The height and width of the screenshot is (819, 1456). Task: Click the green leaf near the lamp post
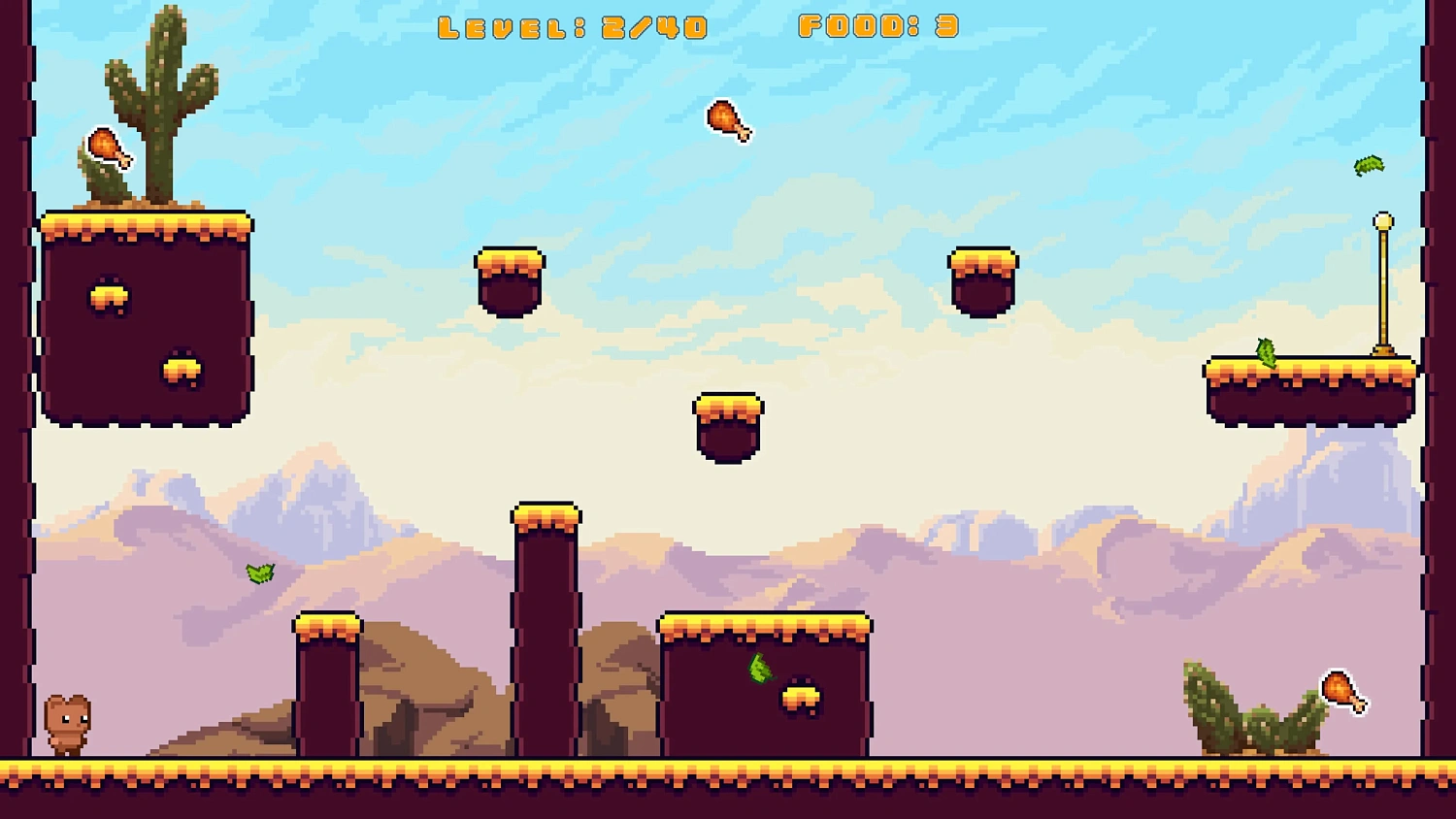pyautogui.click(x=1369, y=166)
